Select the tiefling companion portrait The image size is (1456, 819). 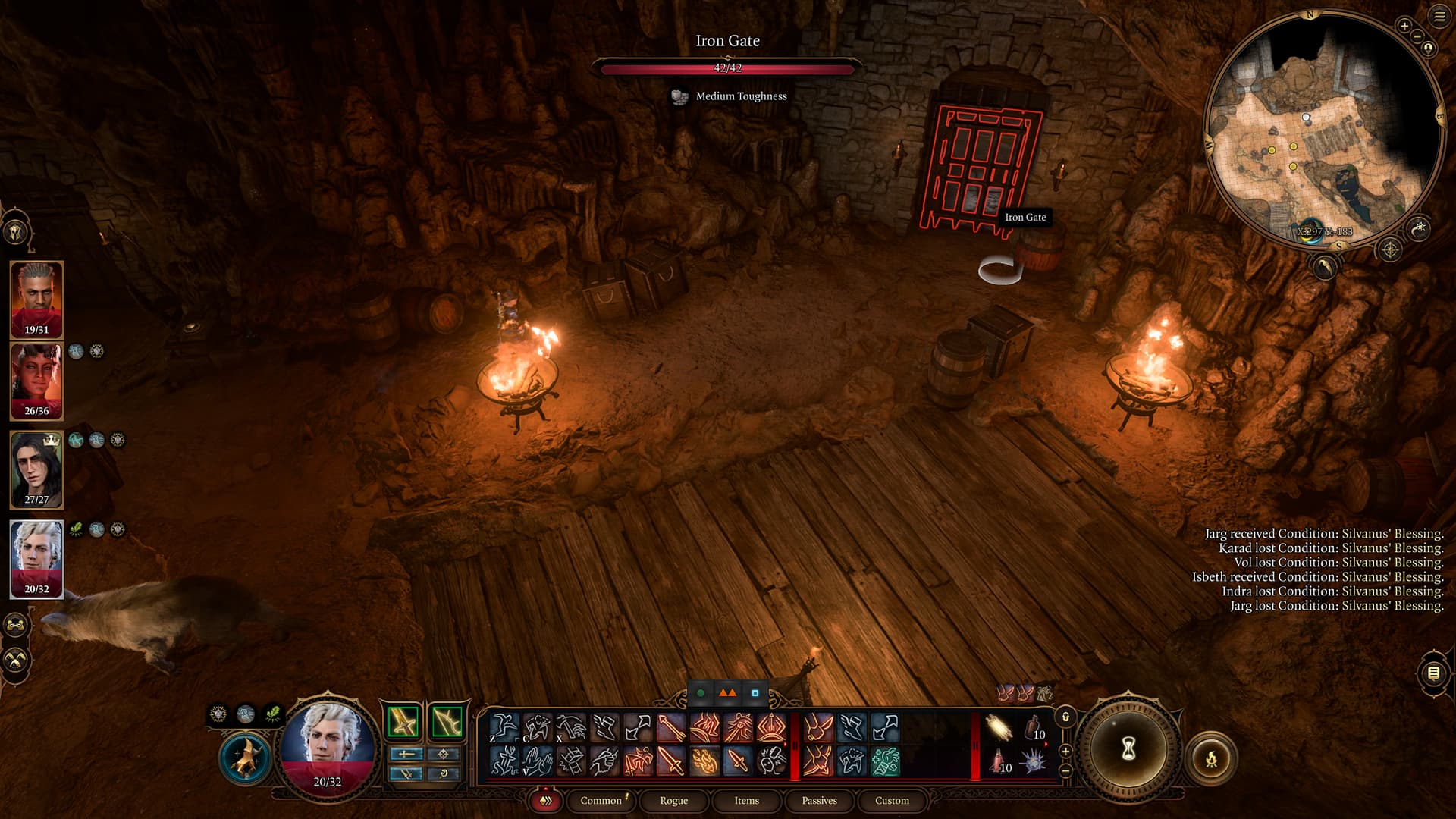coord(36,381)
